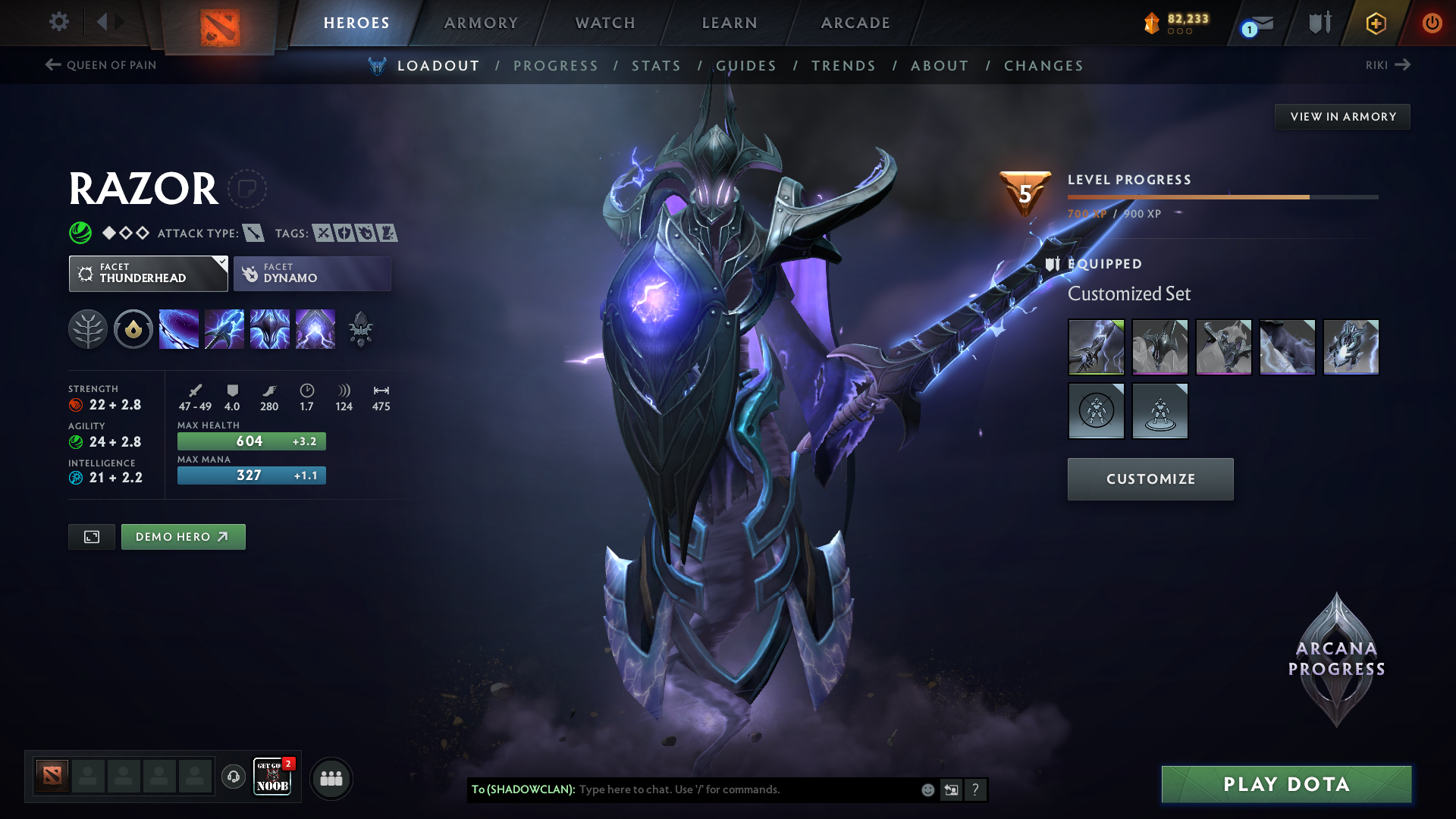The width and height of the screenshot is (1456, 819).
Task: Switch to the Armory tab
Action: [481, 23]
